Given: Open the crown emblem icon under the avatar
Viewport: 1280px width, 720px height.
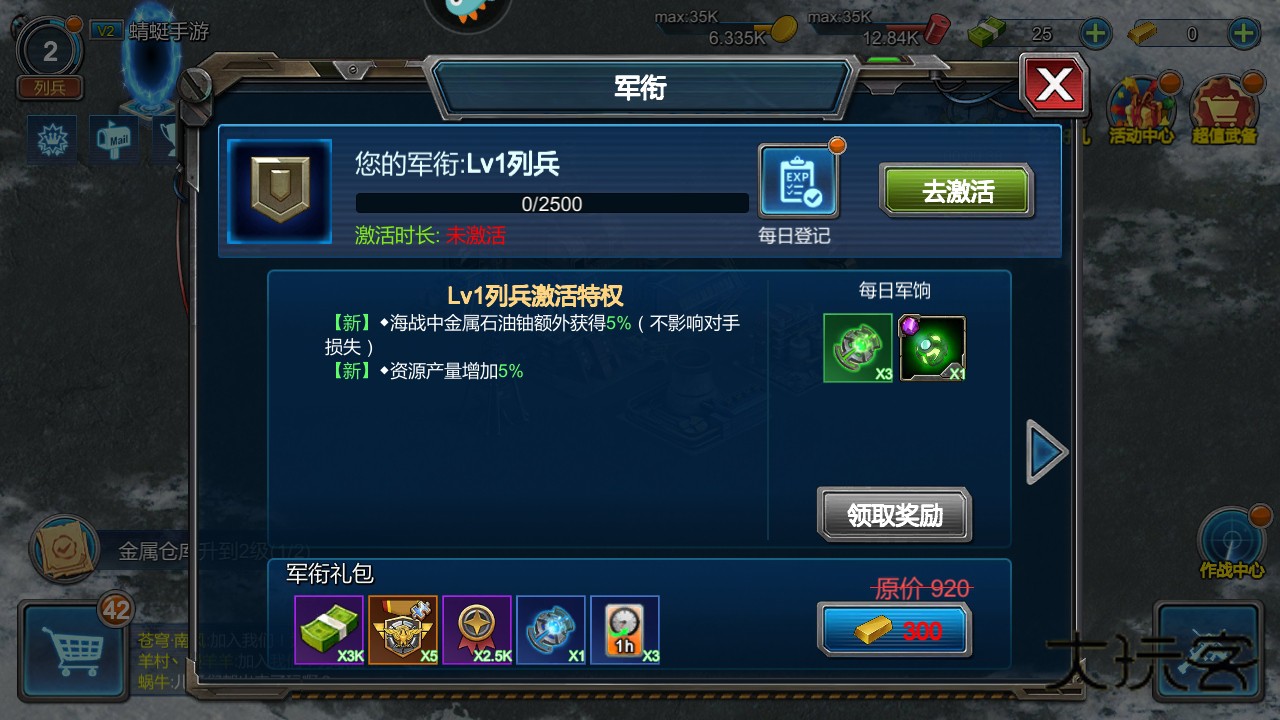Looking at the screenshot, I should click(x=50, y=138).
